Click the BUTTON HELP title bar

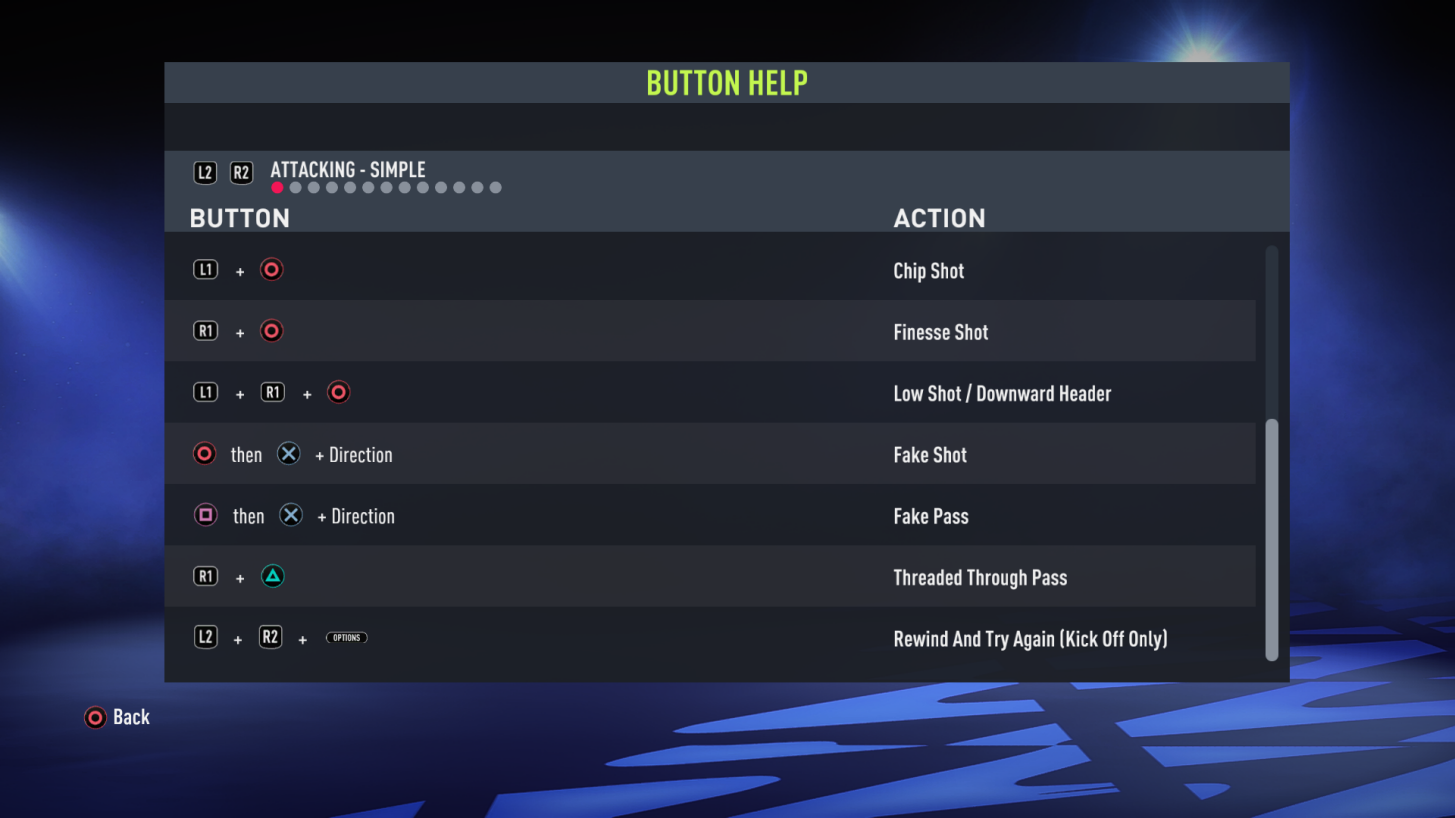click(x=727, y=82)
